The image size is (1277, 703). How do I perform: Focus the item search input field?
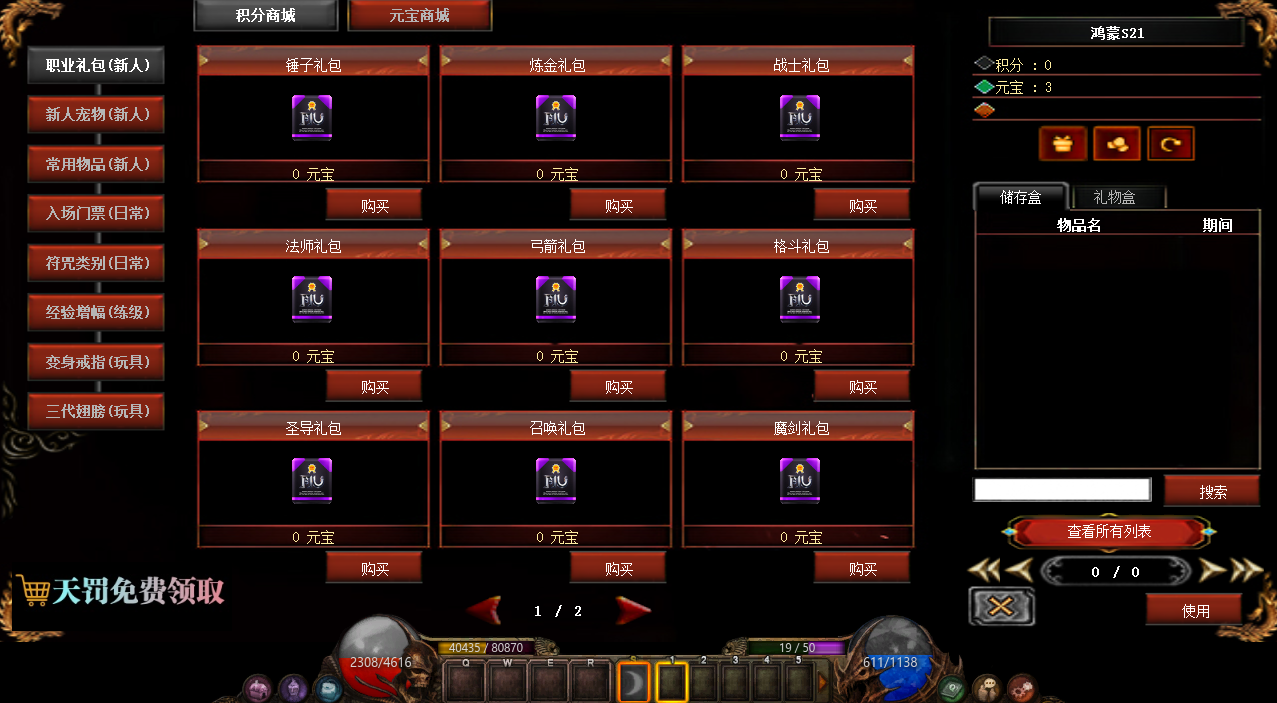click(x=1061, y=490)
